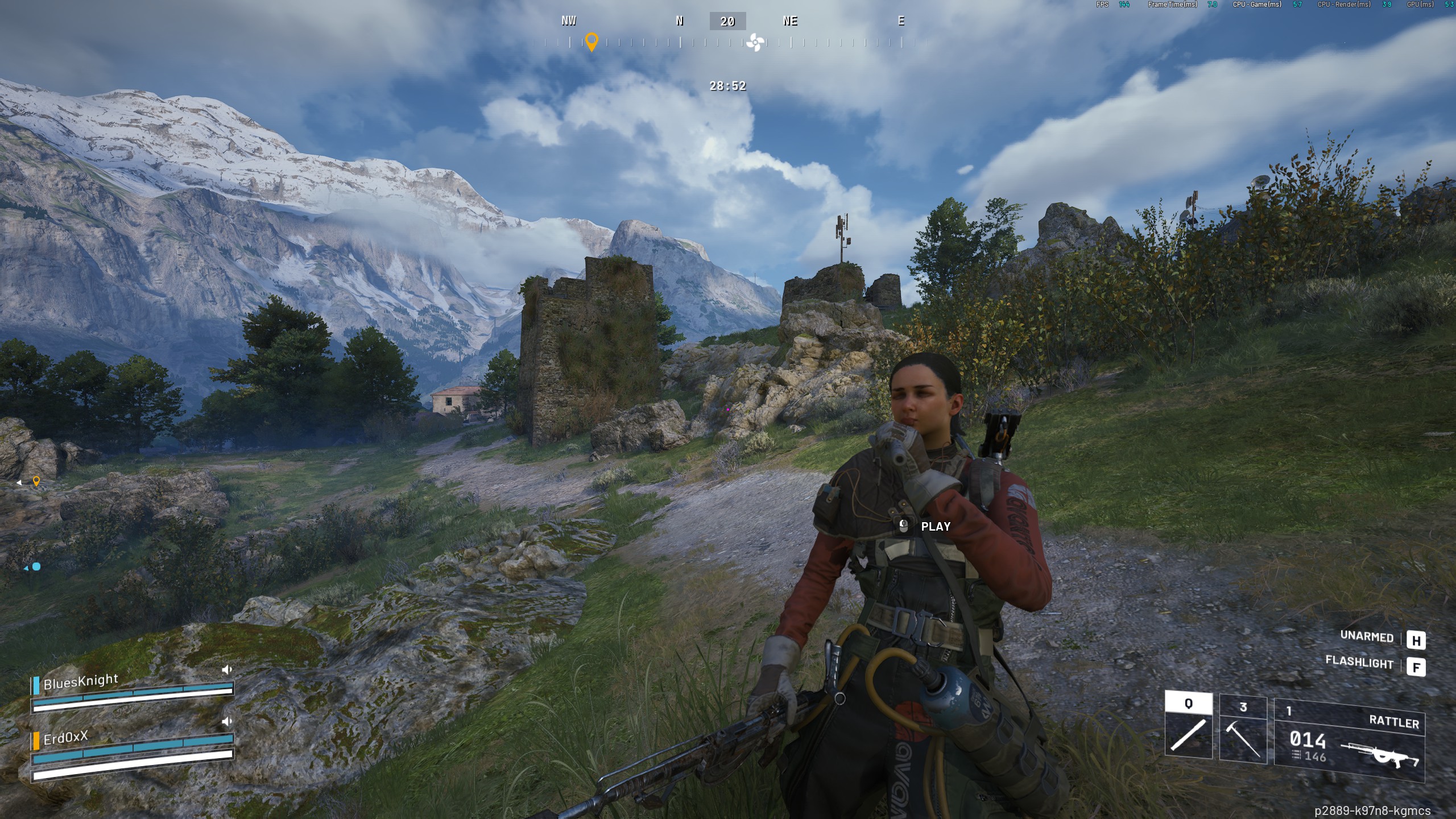
Task: Select the pickaxe tool slot
Action: click(1243, 729)
